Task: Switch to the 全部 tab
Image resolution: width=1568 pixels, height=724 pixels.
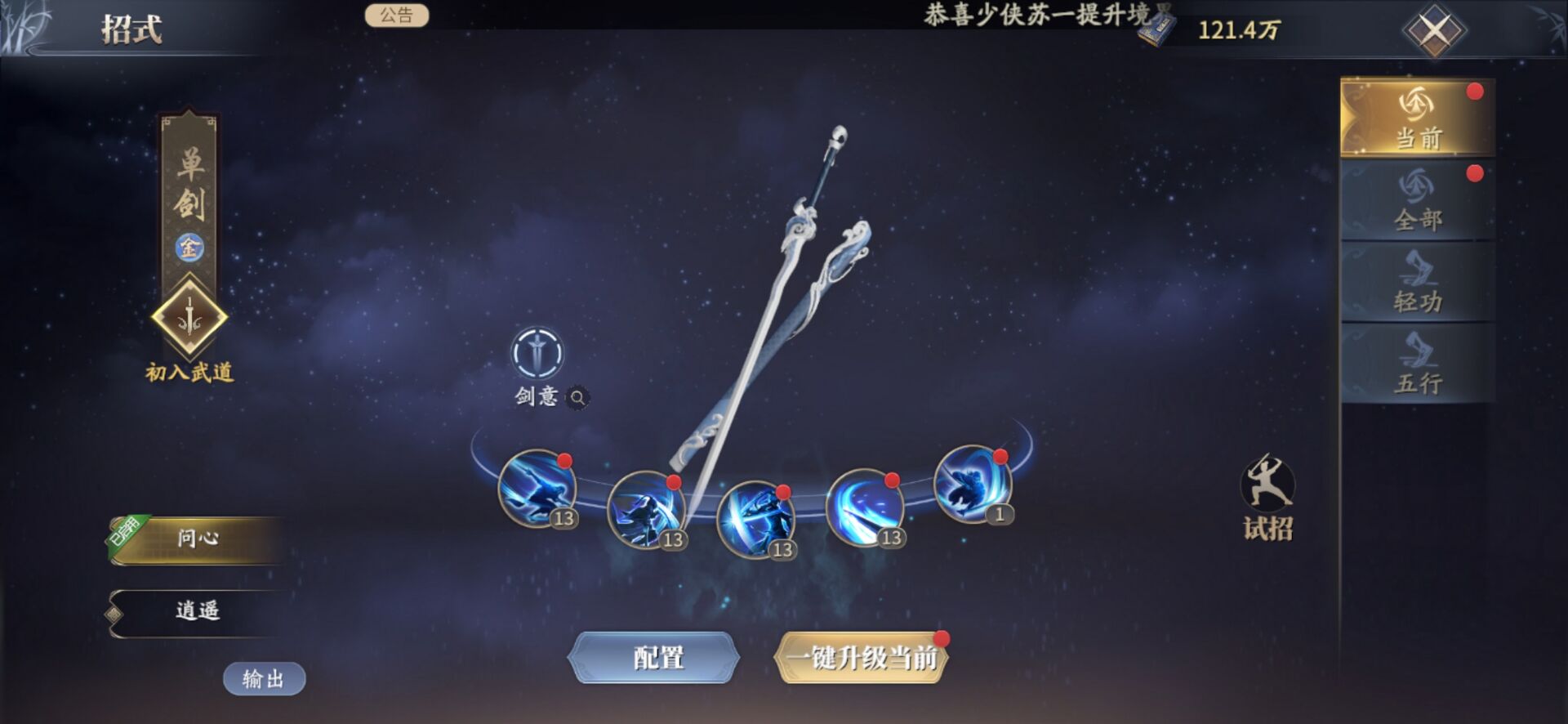Action: click(1417, 199)
